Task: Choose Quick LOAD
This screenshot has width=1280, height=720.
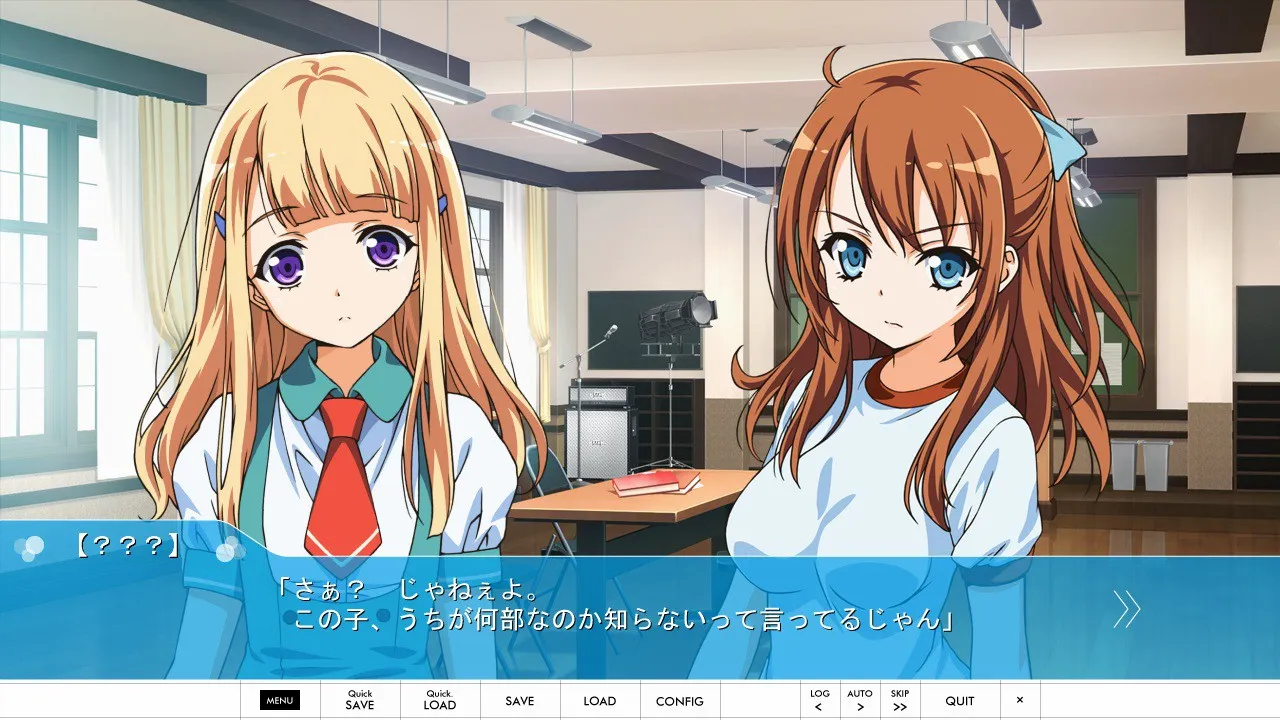Action: (440, 700)
